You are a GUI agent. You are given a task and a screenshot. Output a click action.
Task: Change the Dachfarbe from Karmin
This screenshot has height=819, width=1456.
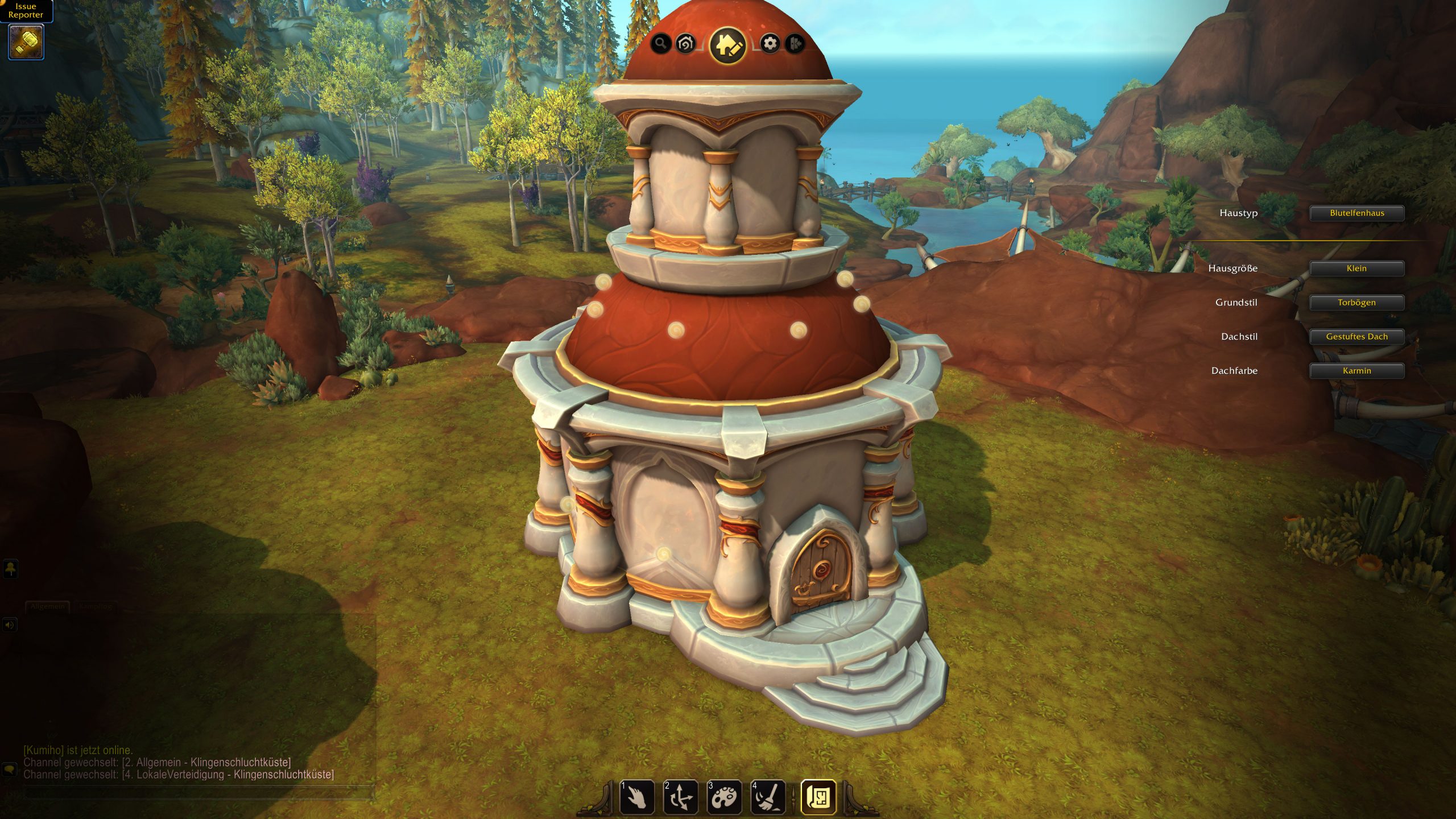pyautogui.click(x=1356, y=371)
